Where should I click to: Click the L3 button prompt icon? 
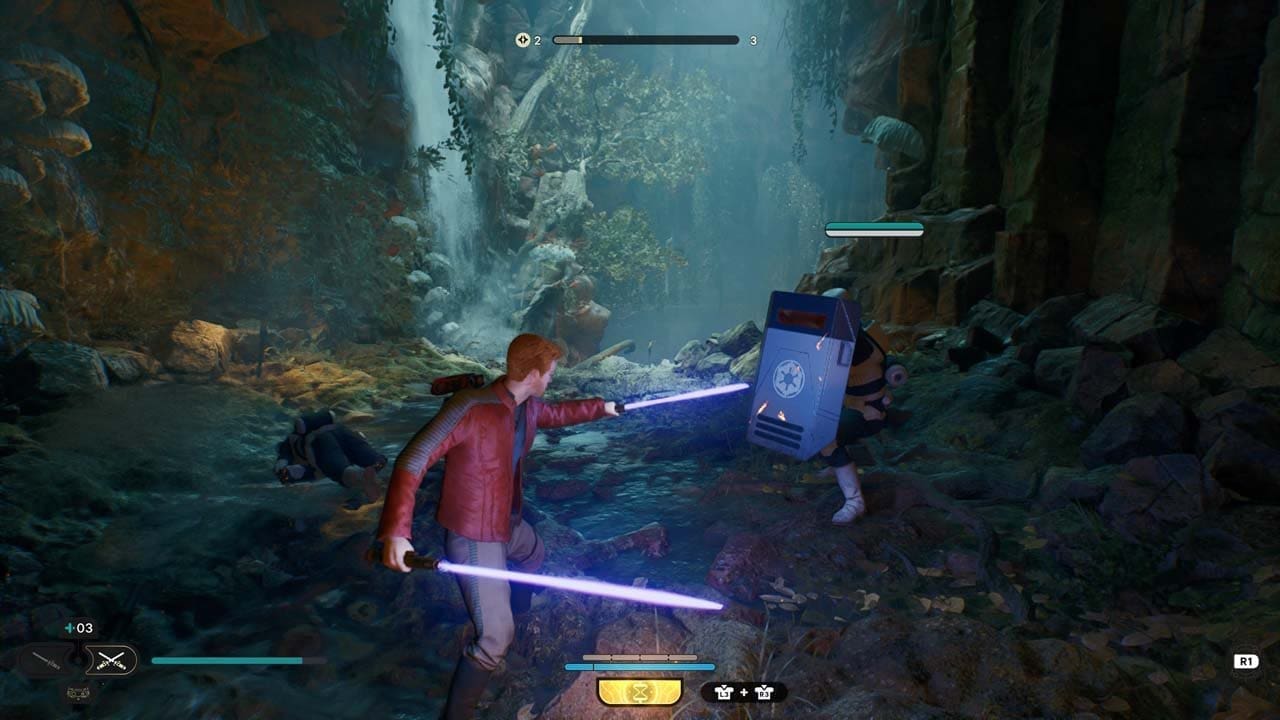pyautogui.click(x=724, y=690)
